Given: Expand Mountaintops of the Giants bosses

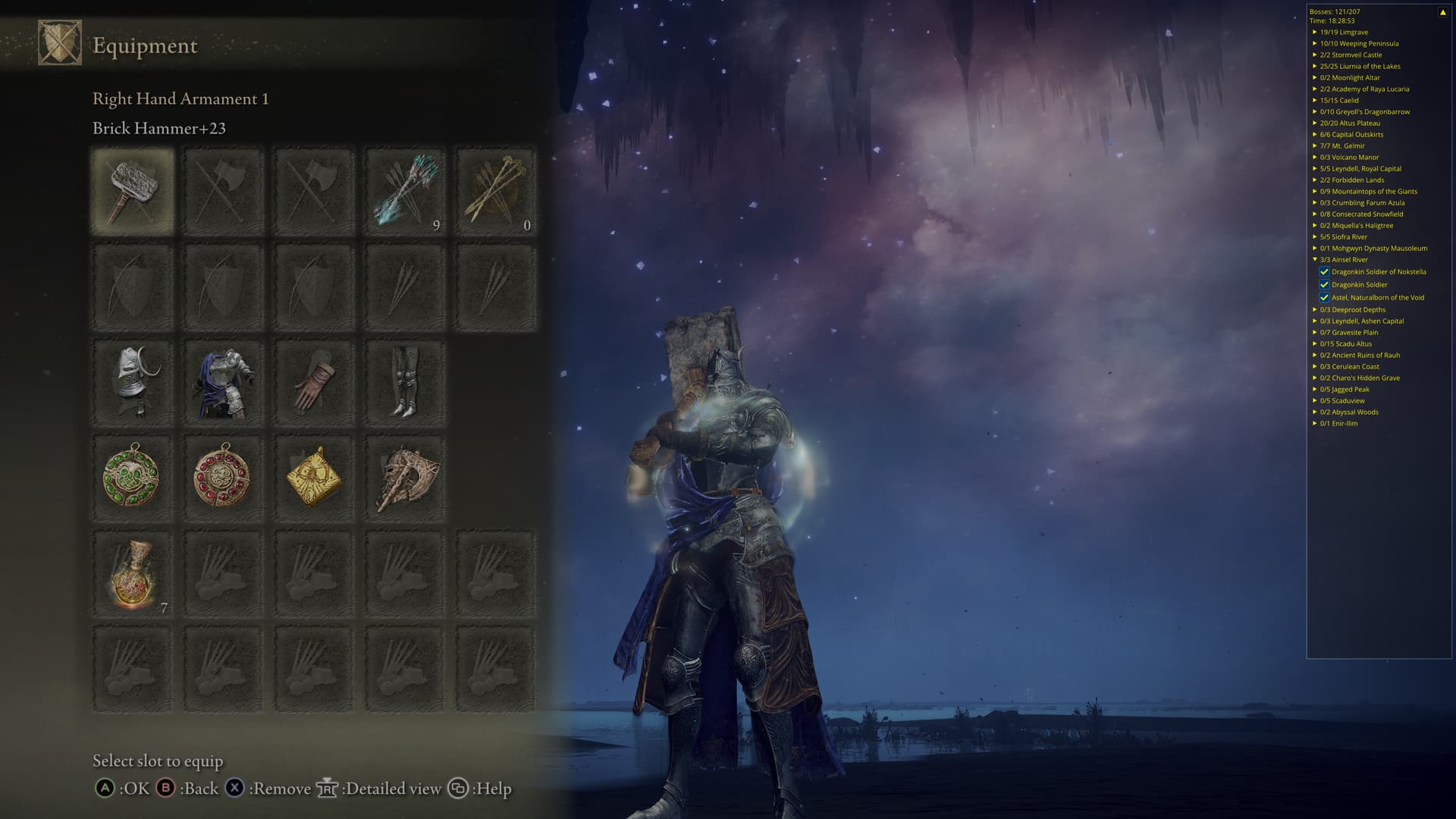Looking at the screenshot, I should click(x=1315, y=192).
